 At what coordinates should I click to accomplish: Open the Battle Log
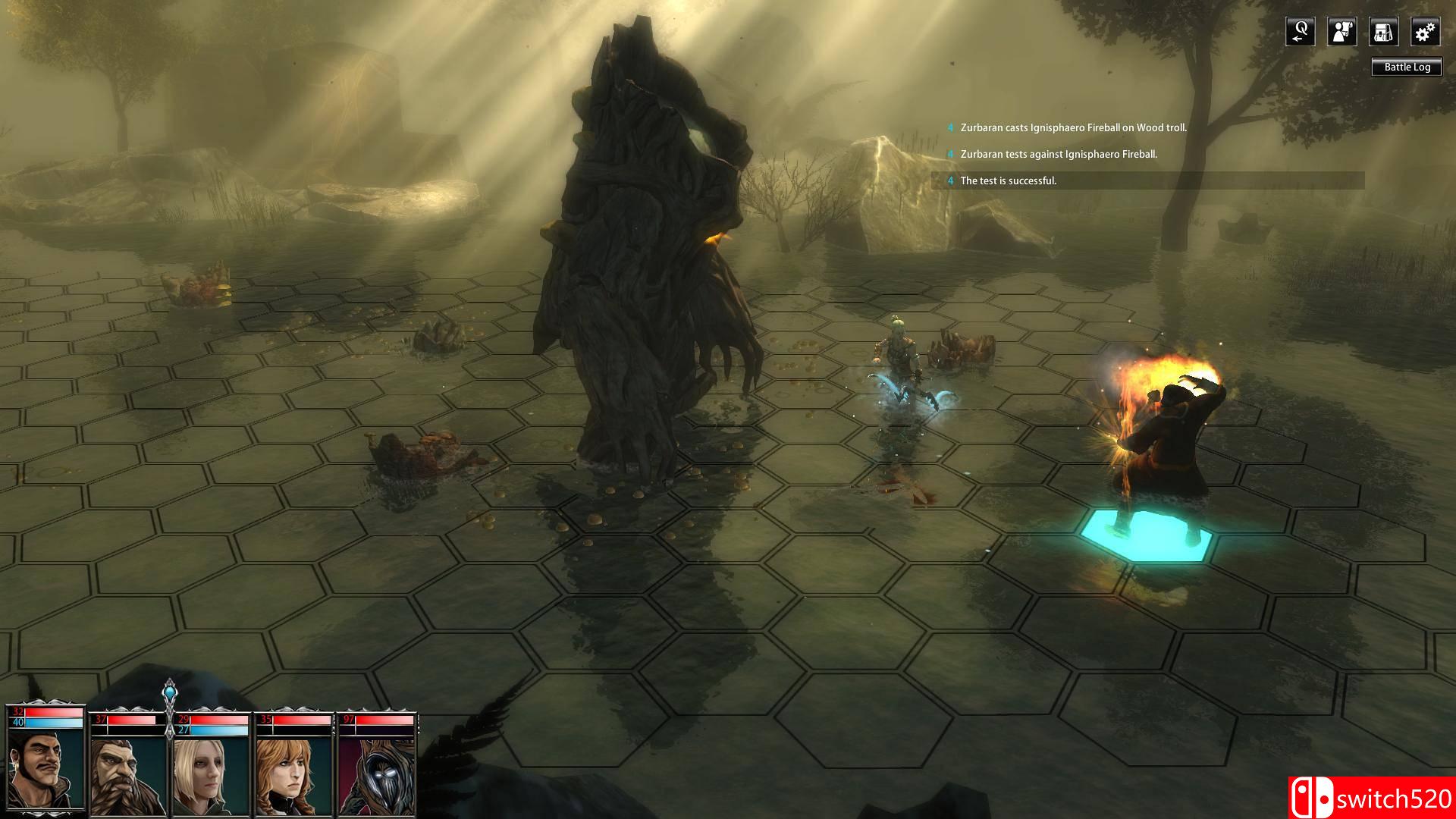1407,67
